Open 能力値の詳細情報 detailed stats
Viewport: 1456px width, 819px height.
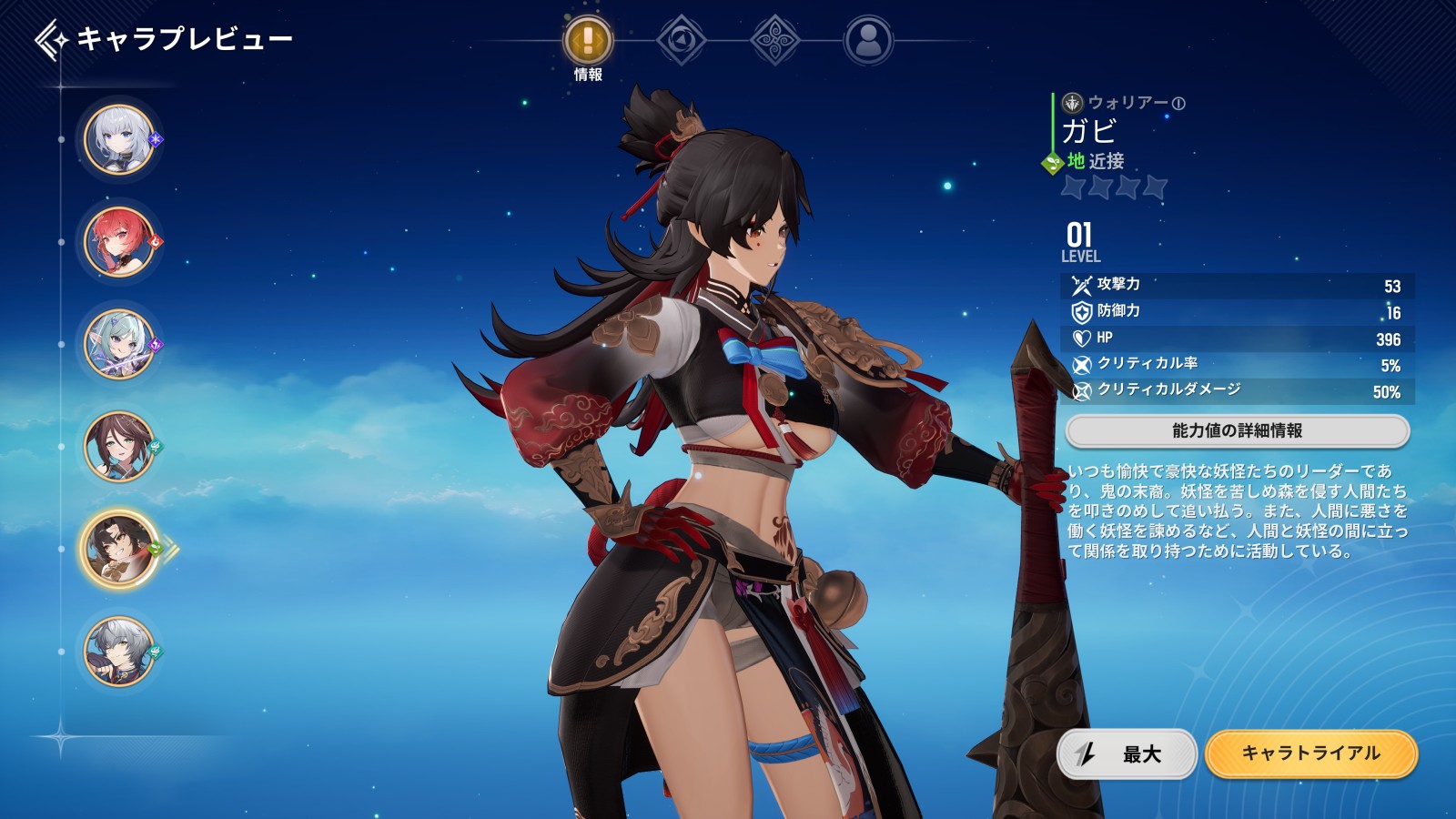coord(1237,431)
